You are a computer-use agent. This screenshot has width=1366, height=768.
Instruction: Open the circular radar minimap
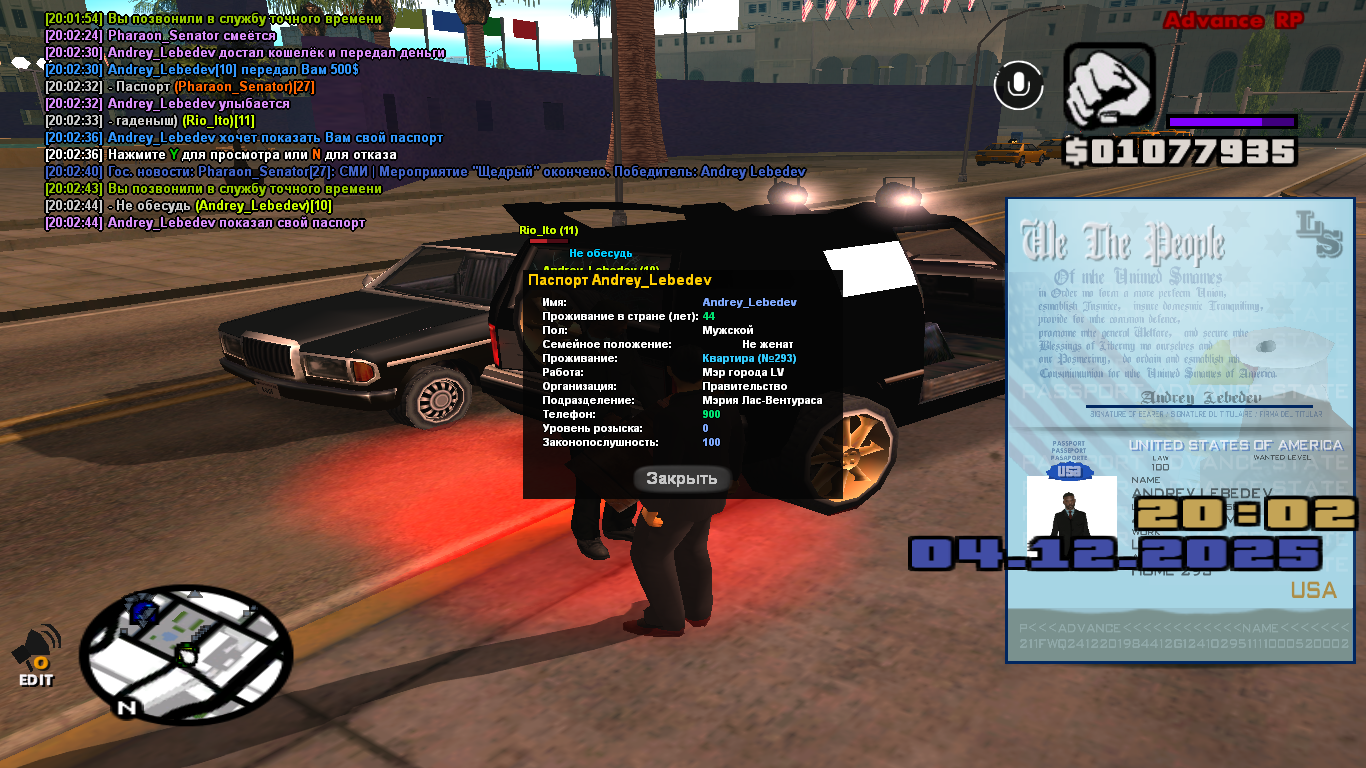[x=185, y=654]
